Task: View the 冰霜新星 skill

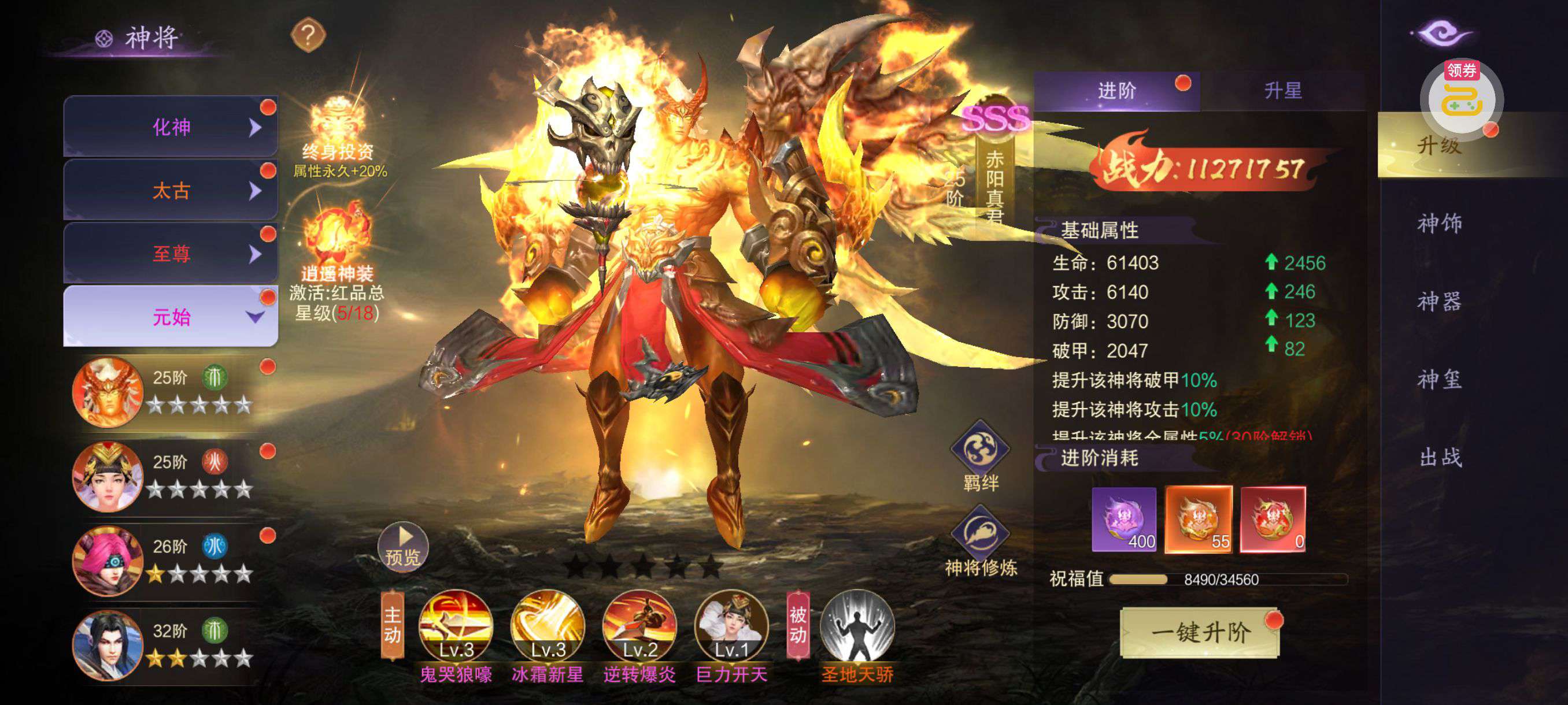Action: (x=548, y=626)
